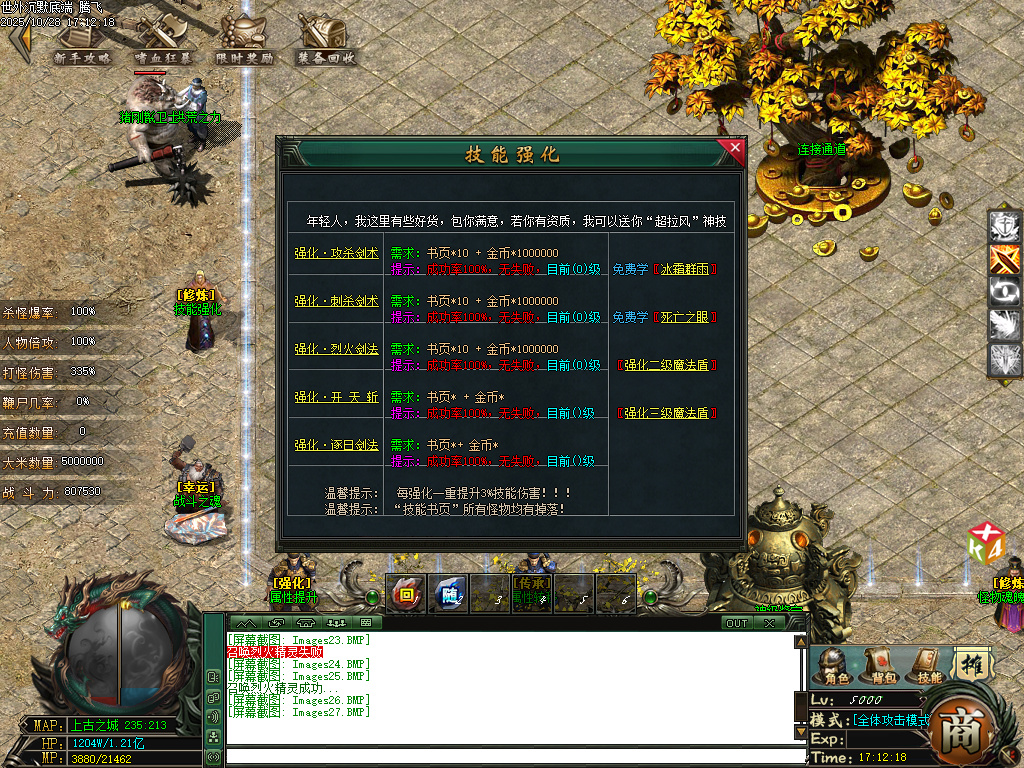Click 强化三级魔法盾 link

[x=666, y=413]
